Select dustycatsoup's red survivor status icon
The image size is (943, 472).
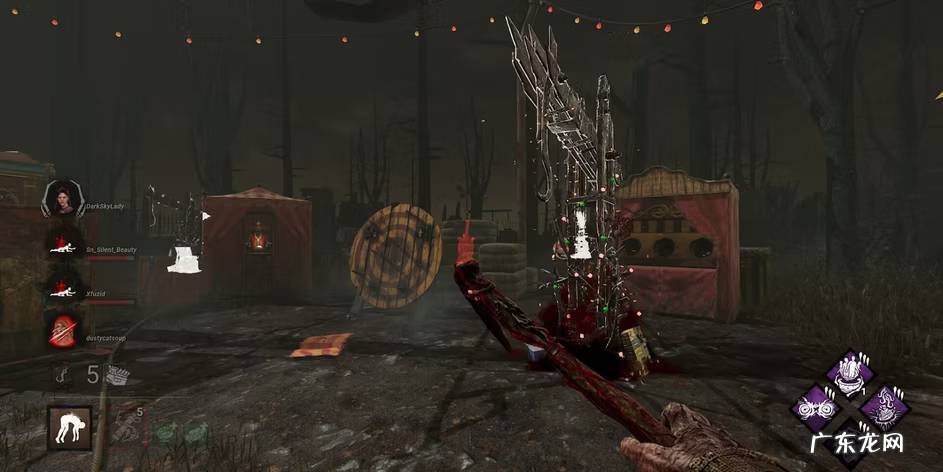tap(63, 330)
